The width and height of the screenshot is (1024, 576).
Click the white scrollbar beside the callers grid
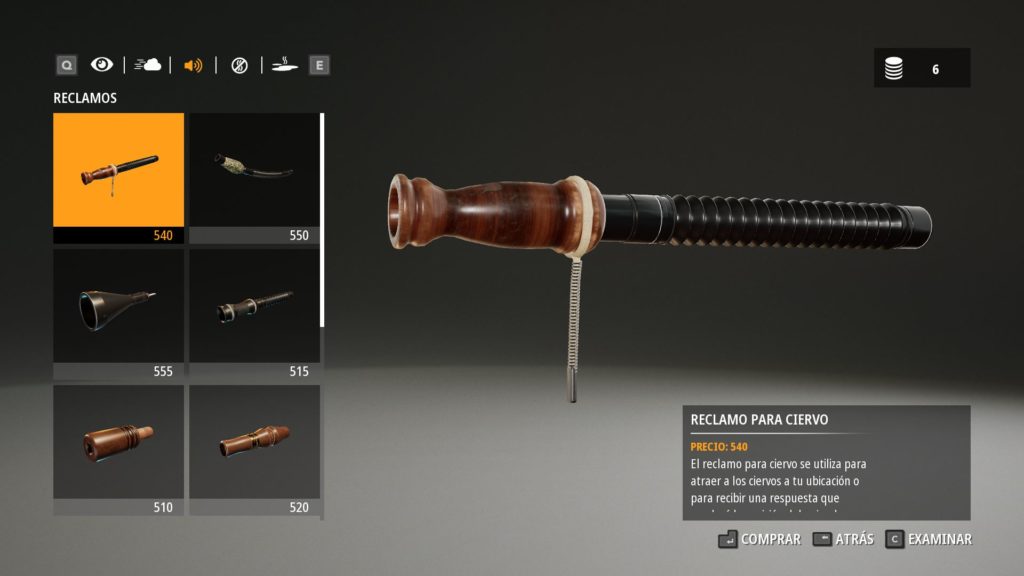(x=322, y=220)
